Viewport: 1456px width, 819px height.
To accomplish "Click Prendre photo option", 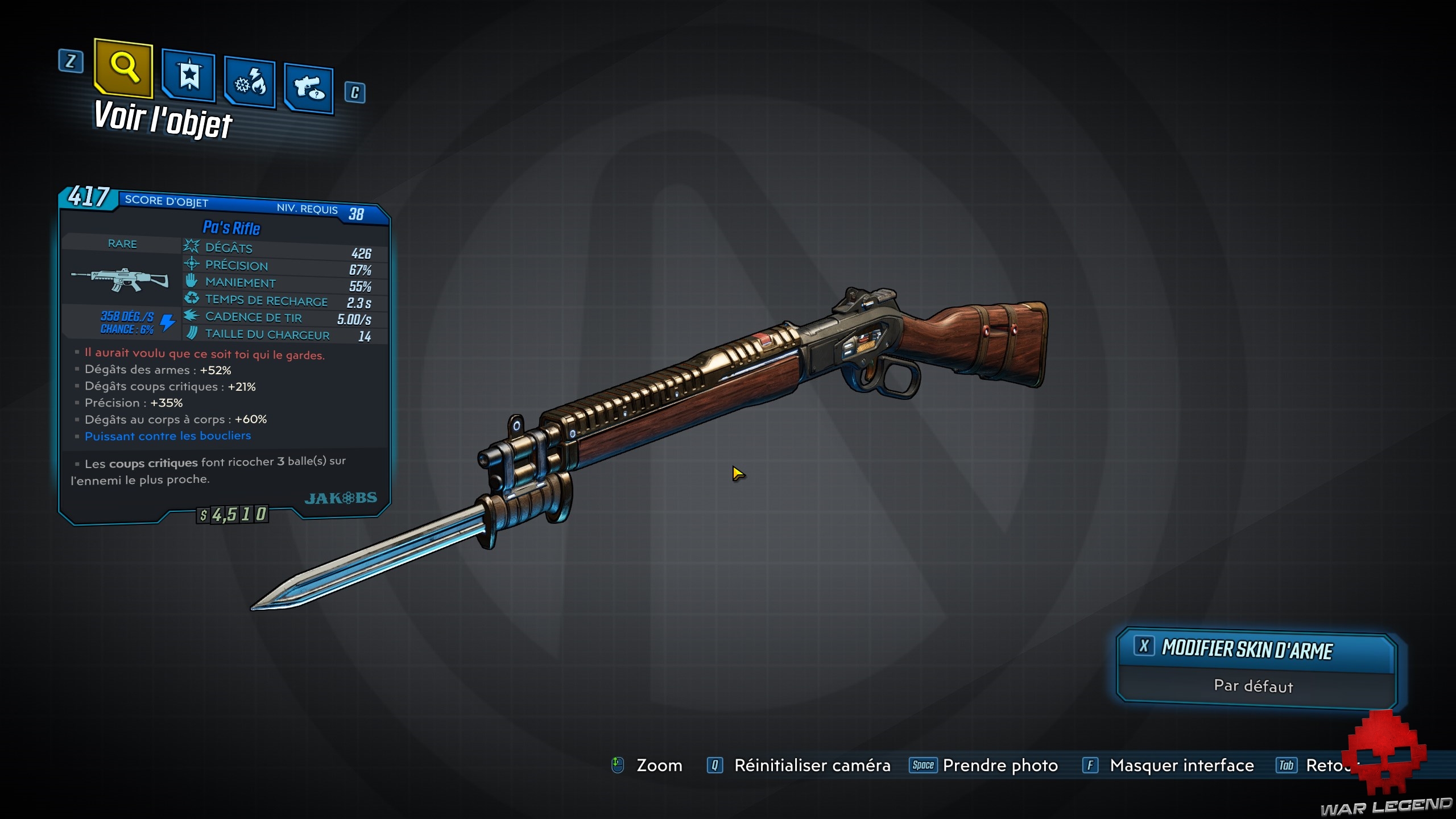I will (x=1000, y=766).
